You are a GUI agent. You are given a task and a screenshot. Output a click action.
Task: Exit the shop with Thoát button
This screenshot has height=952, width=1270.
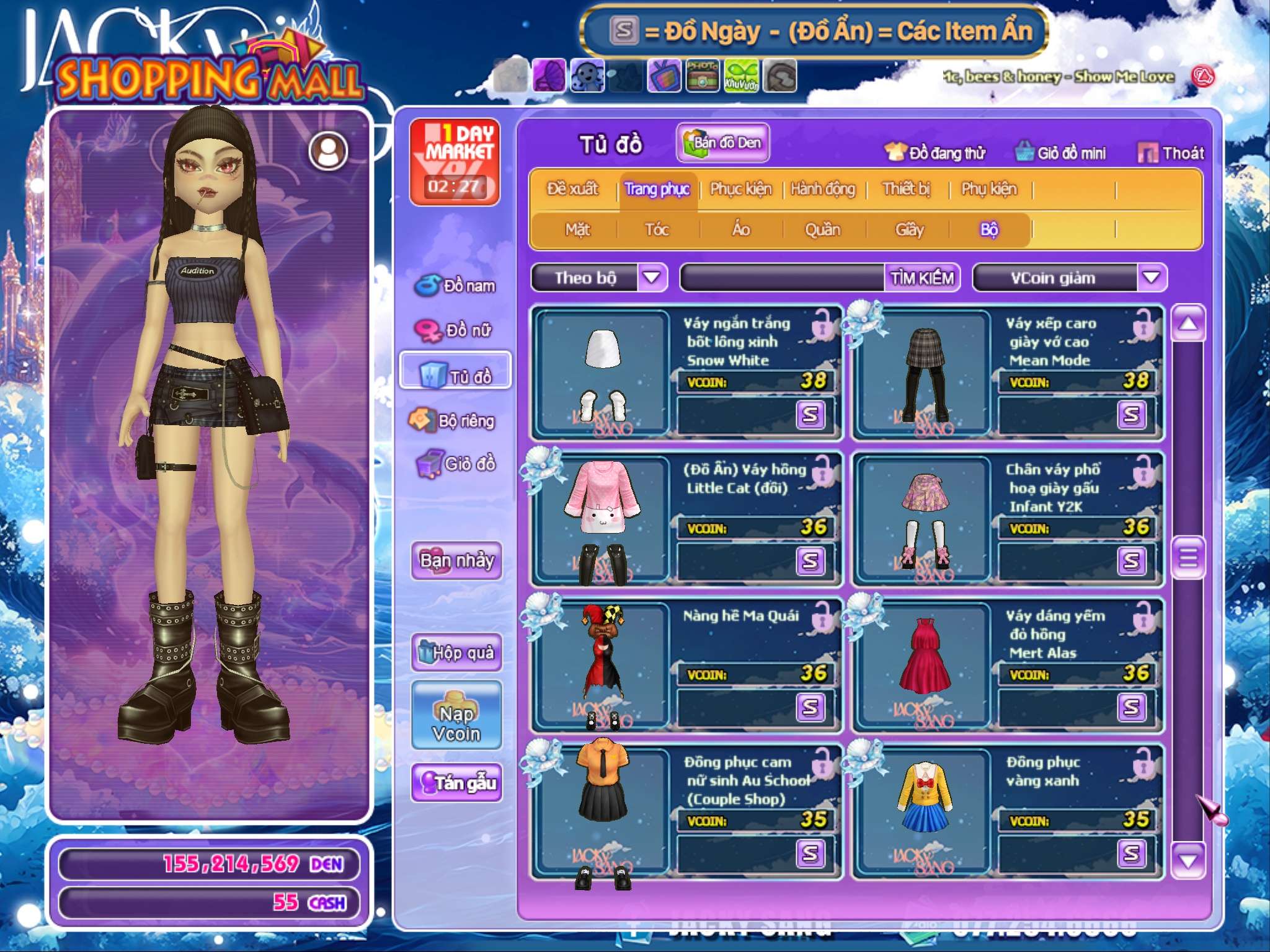(x=1171, y=153)
